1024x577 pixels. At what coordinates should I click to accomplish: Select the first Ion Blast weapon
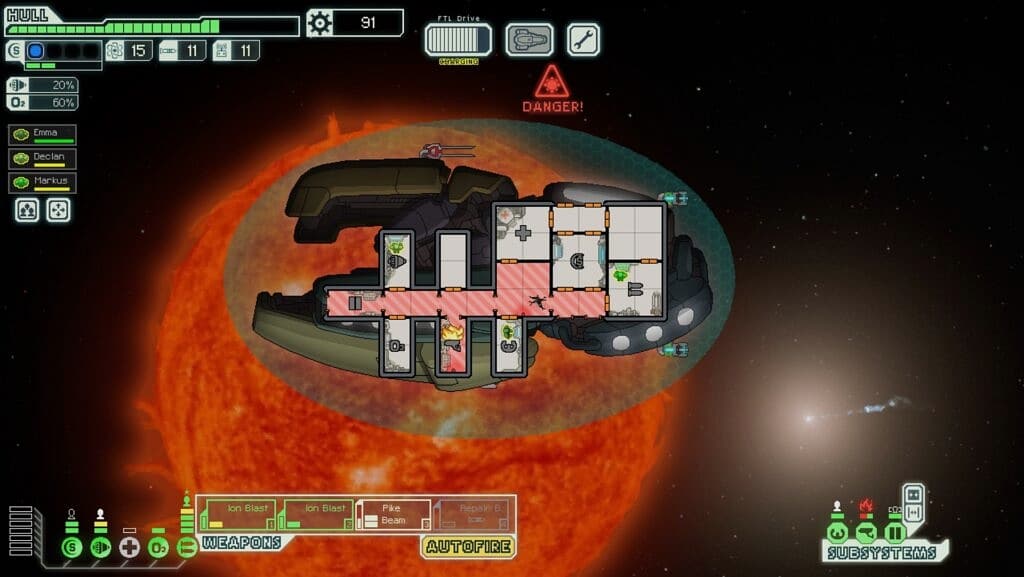pyautogui.click(x=239, y=514)
